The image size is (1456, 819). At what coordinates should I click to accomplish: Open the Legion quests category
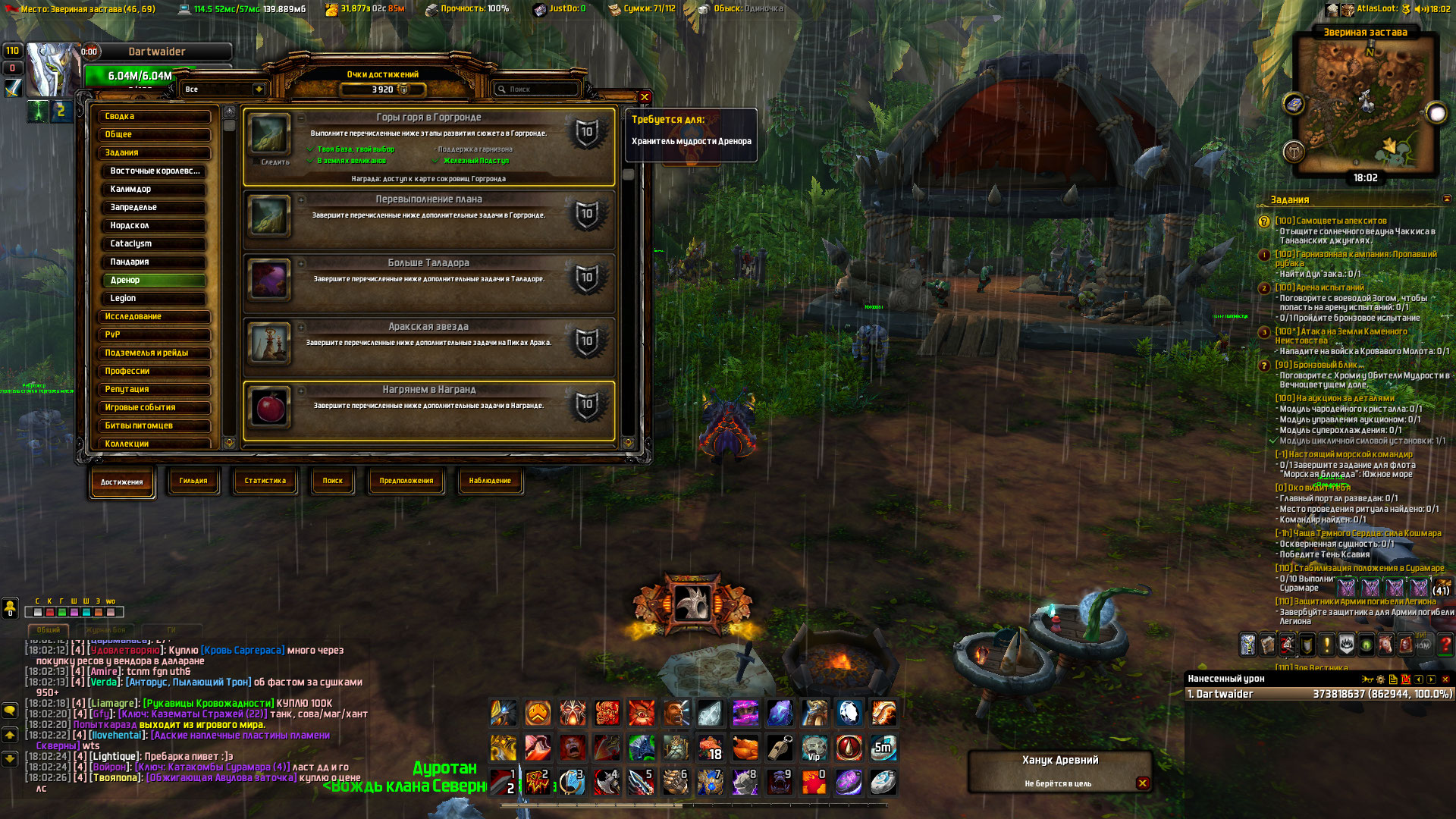coord(154,299)
